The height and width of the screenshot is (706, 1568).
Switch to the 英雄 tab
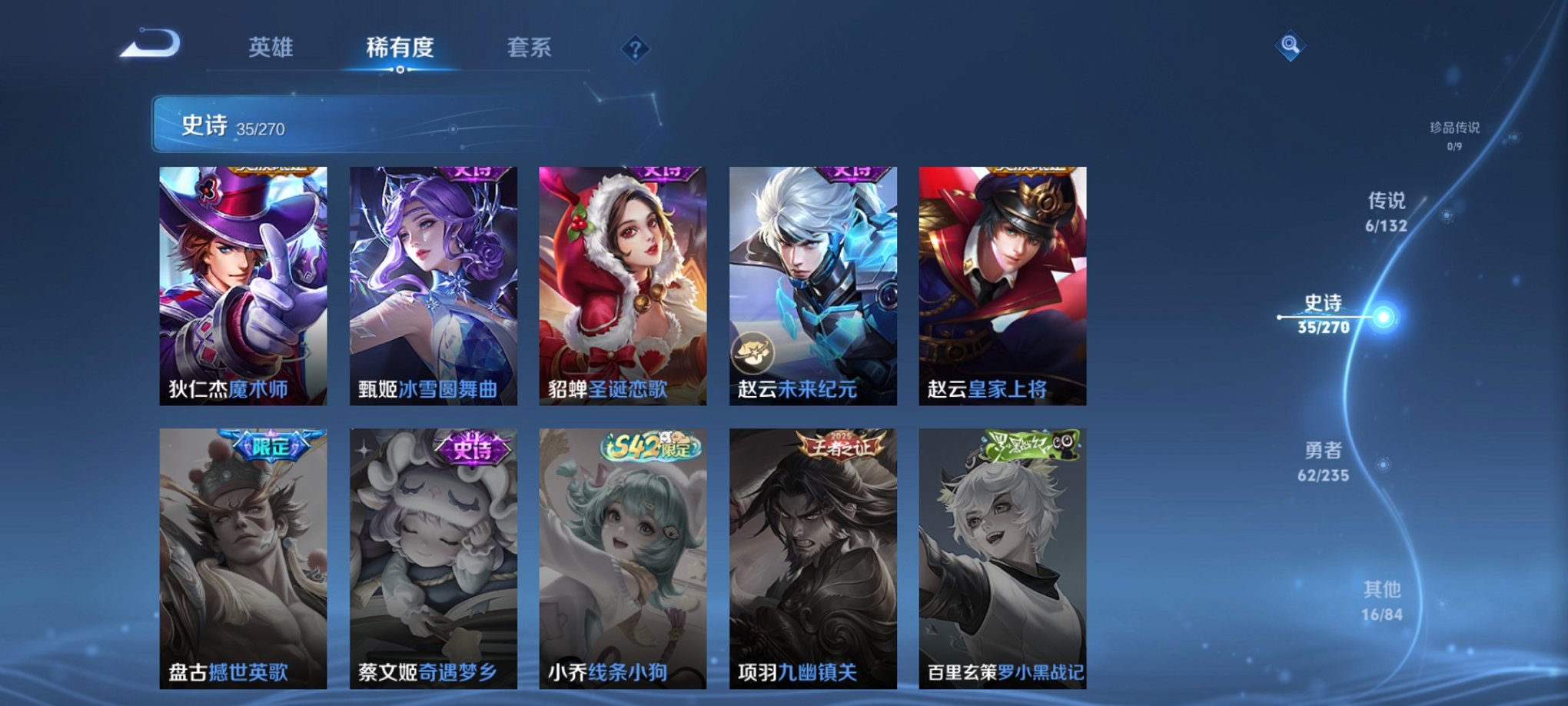click(x=271, y=46)
